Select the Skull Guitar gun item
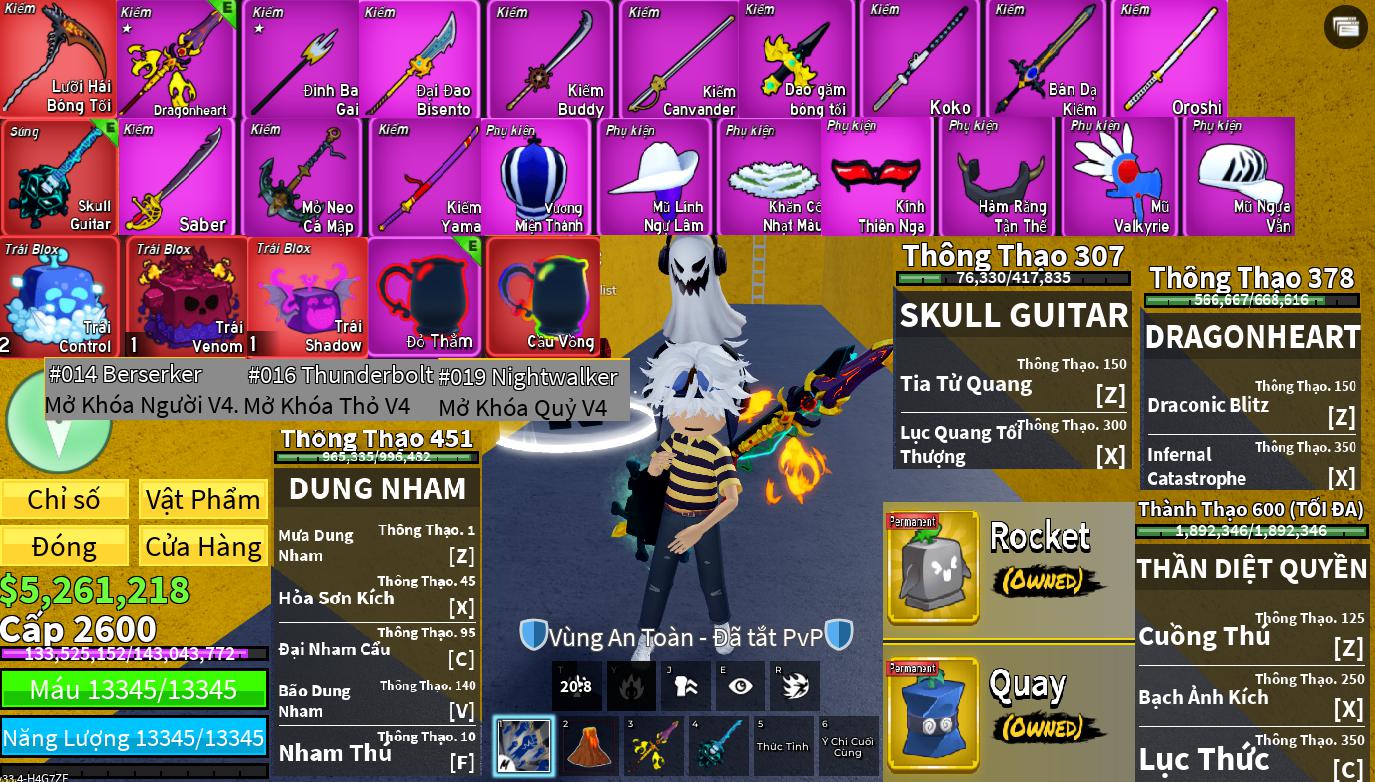 60,178
